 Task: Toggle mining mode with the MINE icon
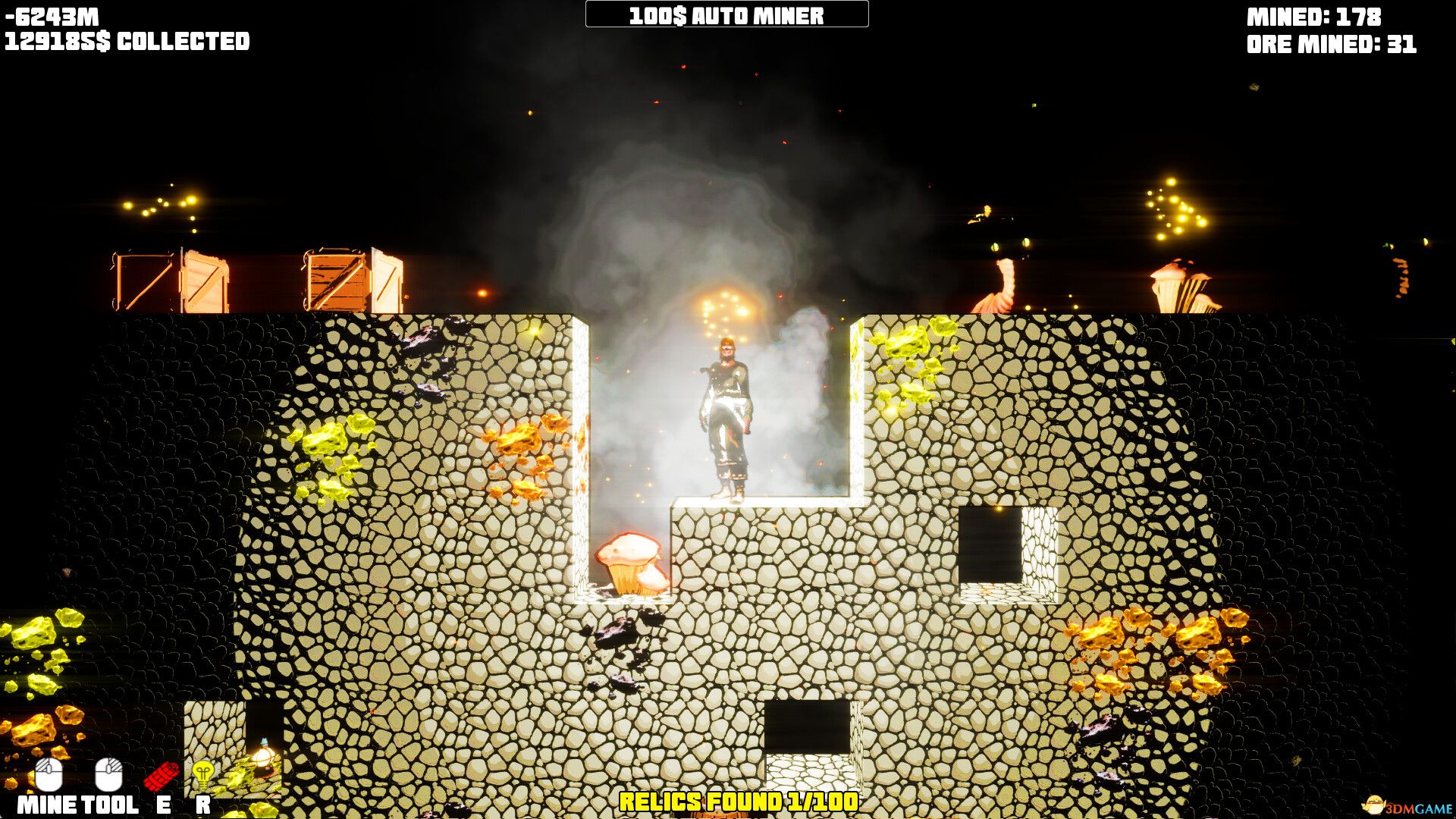click(x=49, y=773)
